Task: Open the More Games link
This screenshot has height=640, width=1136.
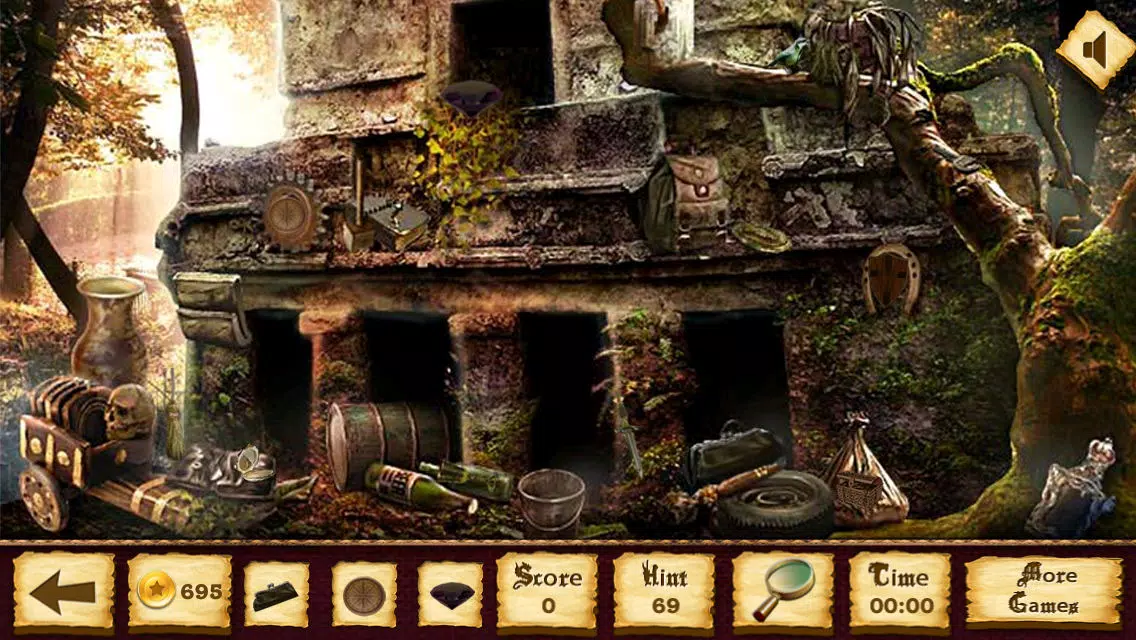Action: pyautogui.click(x=1043, y=592)
